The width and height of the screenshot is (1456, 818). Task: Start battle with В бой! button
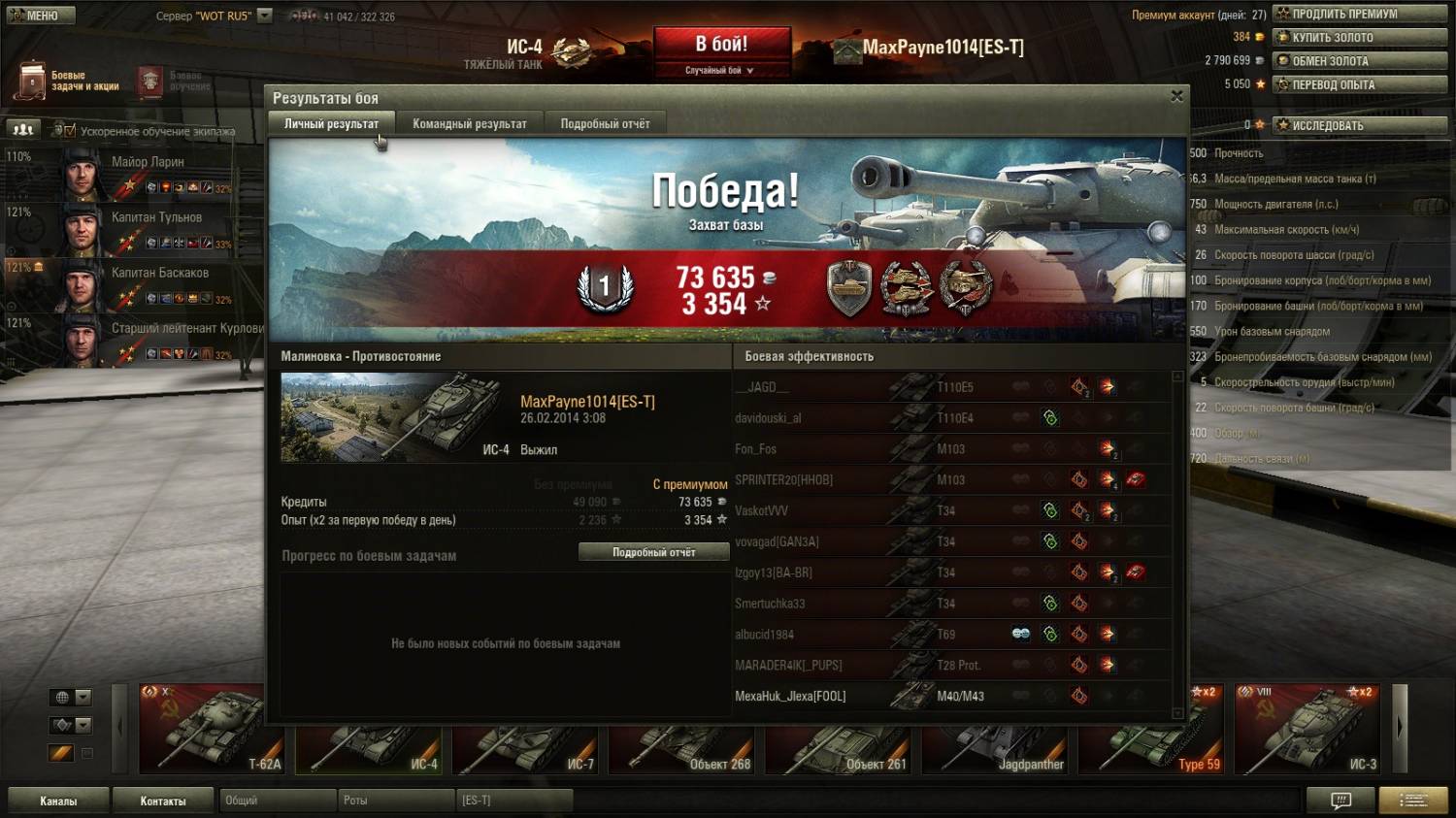721,45
